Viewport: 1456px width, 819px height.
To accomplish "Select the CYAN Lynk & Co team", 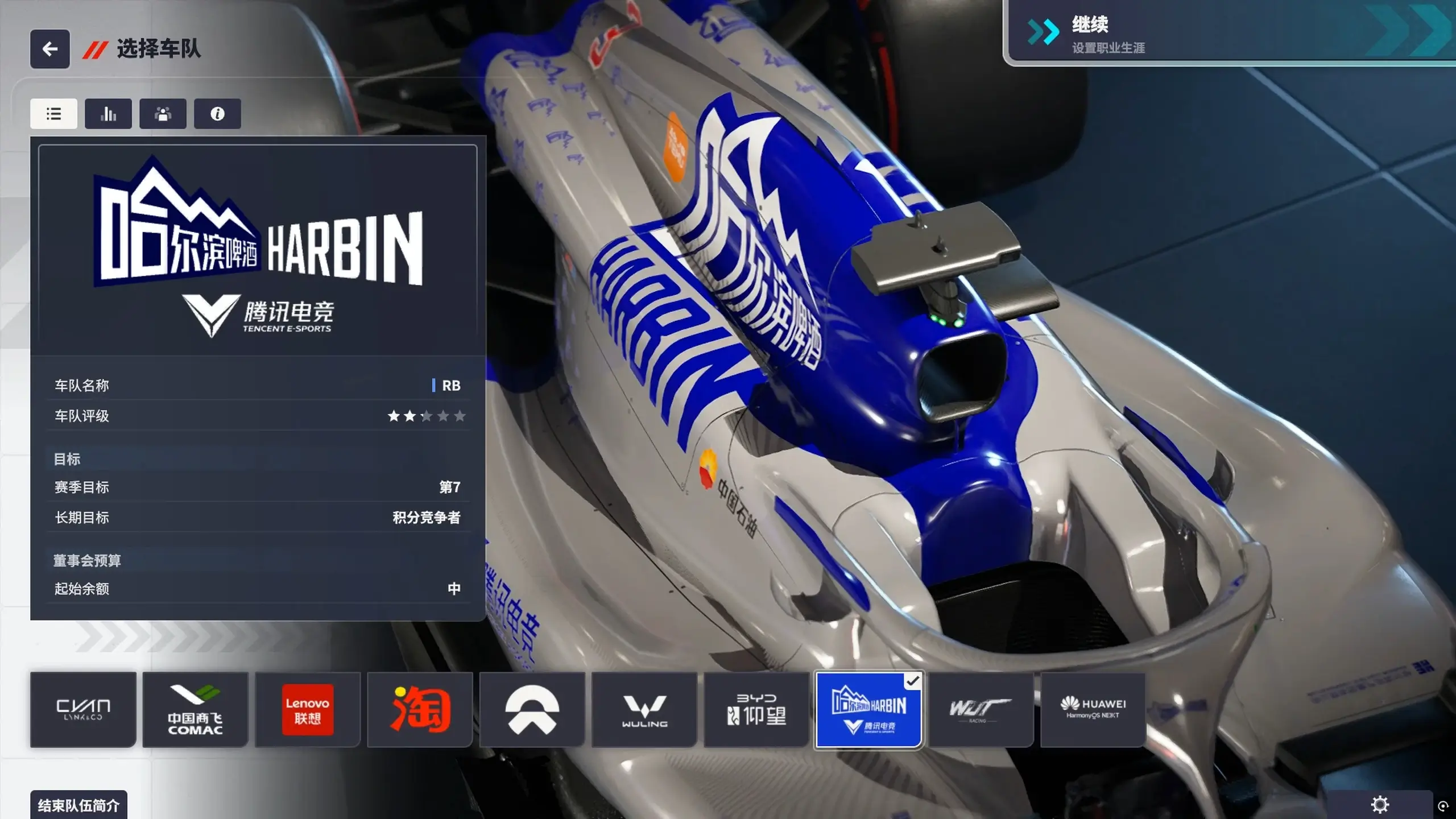I will (83, 709).
